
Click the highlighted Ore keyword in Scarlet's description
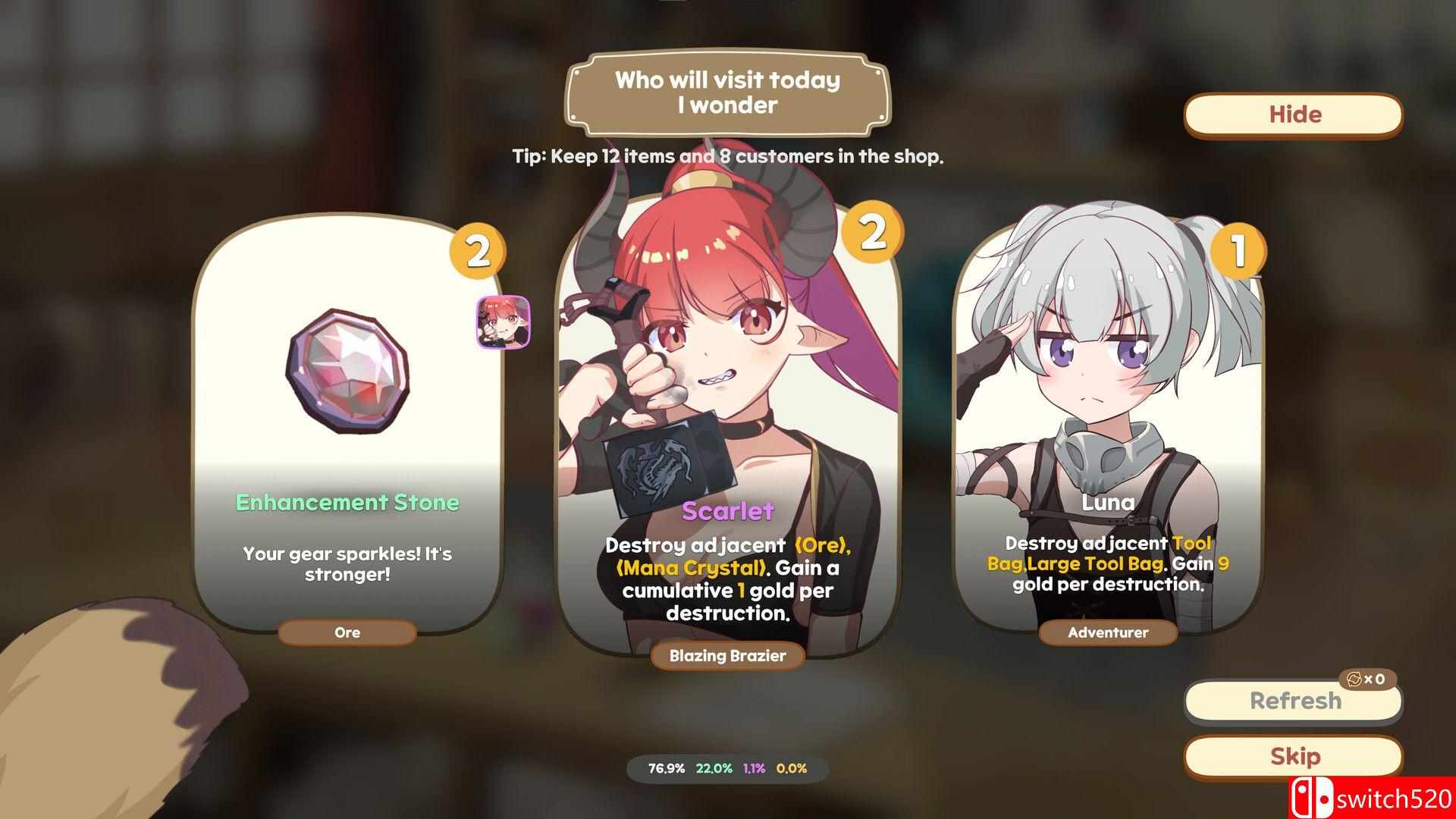coord(821,544)
